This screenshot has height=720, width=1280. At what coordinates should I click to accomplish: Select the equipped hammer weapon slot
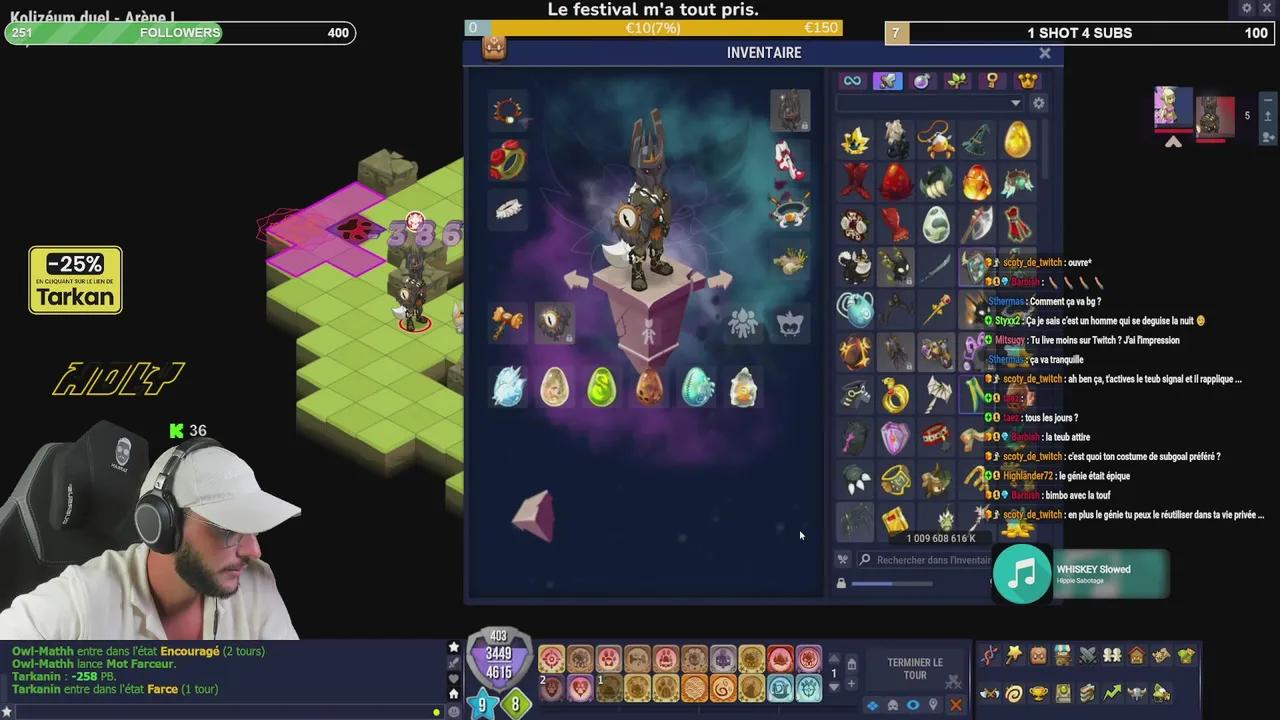click(x=508, y=322)
